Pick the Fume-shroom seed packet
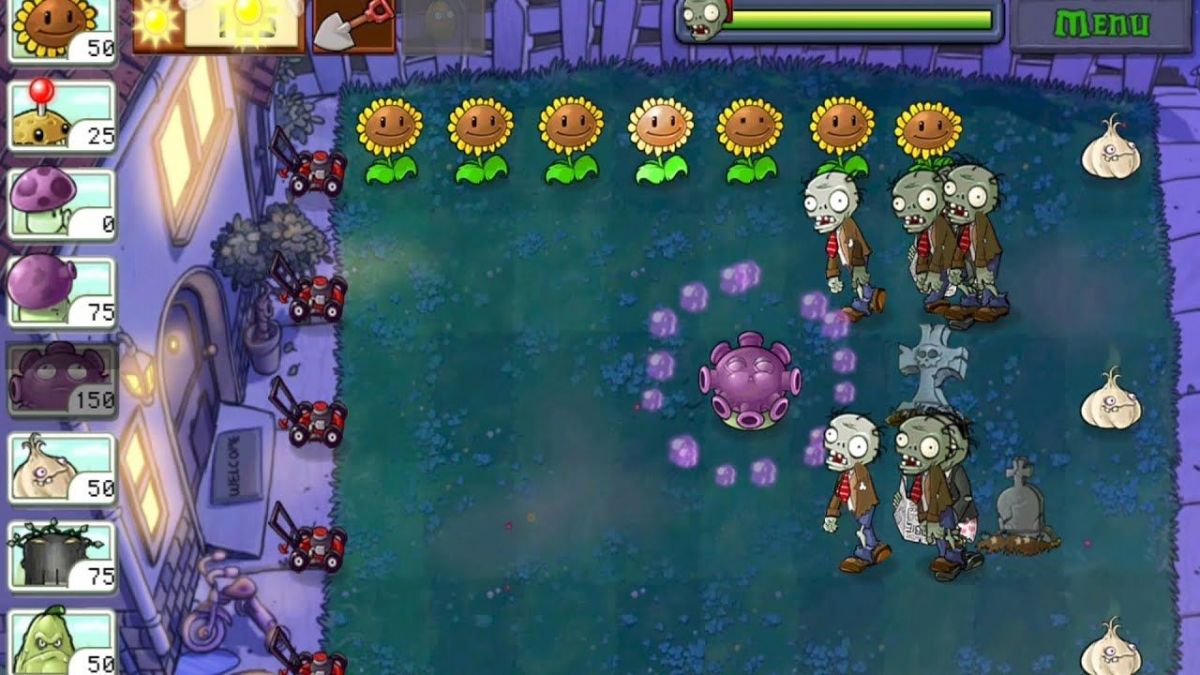This screenshot has width=1200, height=675. [x=62, y=290]
